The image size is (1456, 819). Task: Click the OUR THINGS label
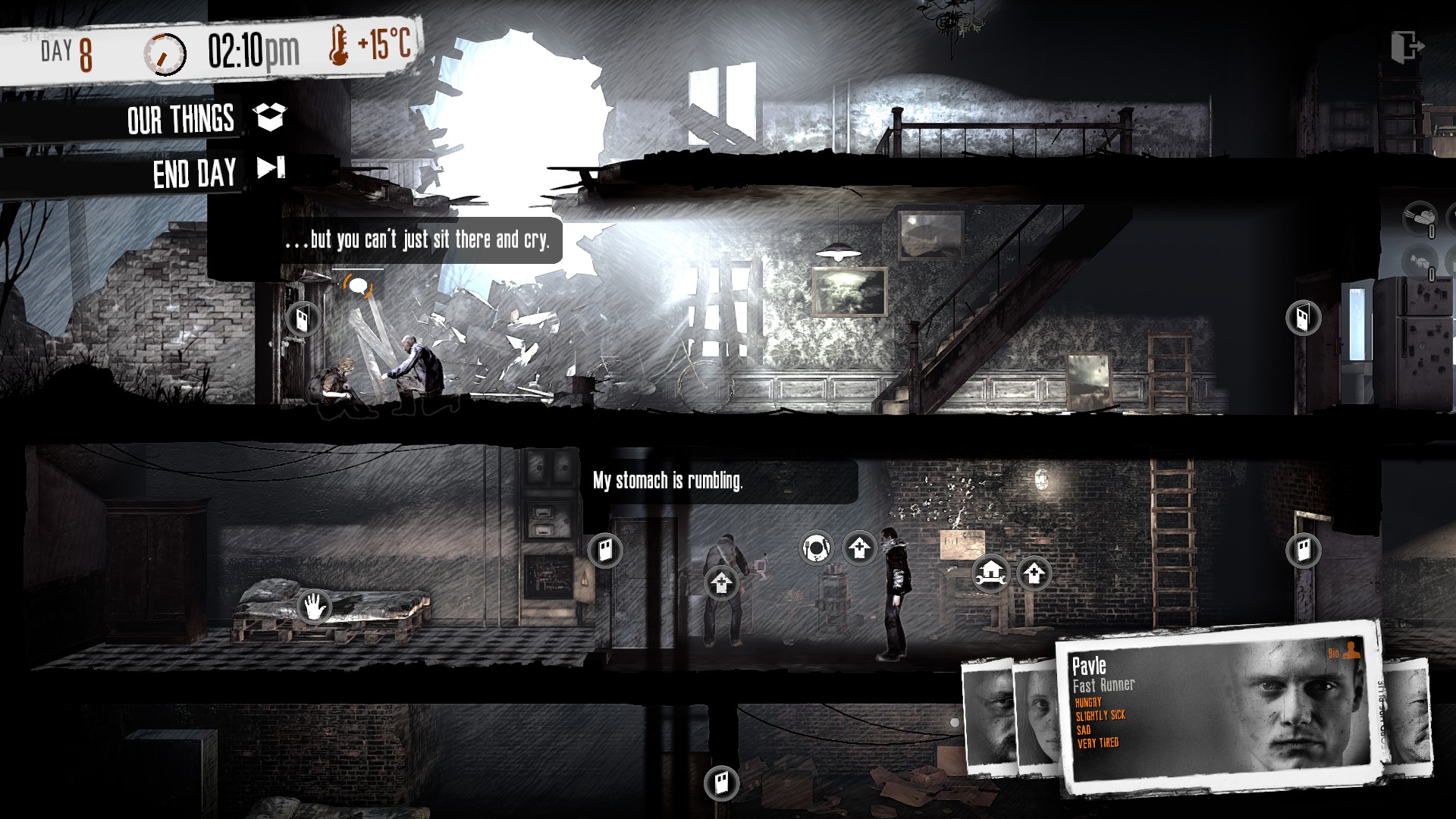(180, 118)
